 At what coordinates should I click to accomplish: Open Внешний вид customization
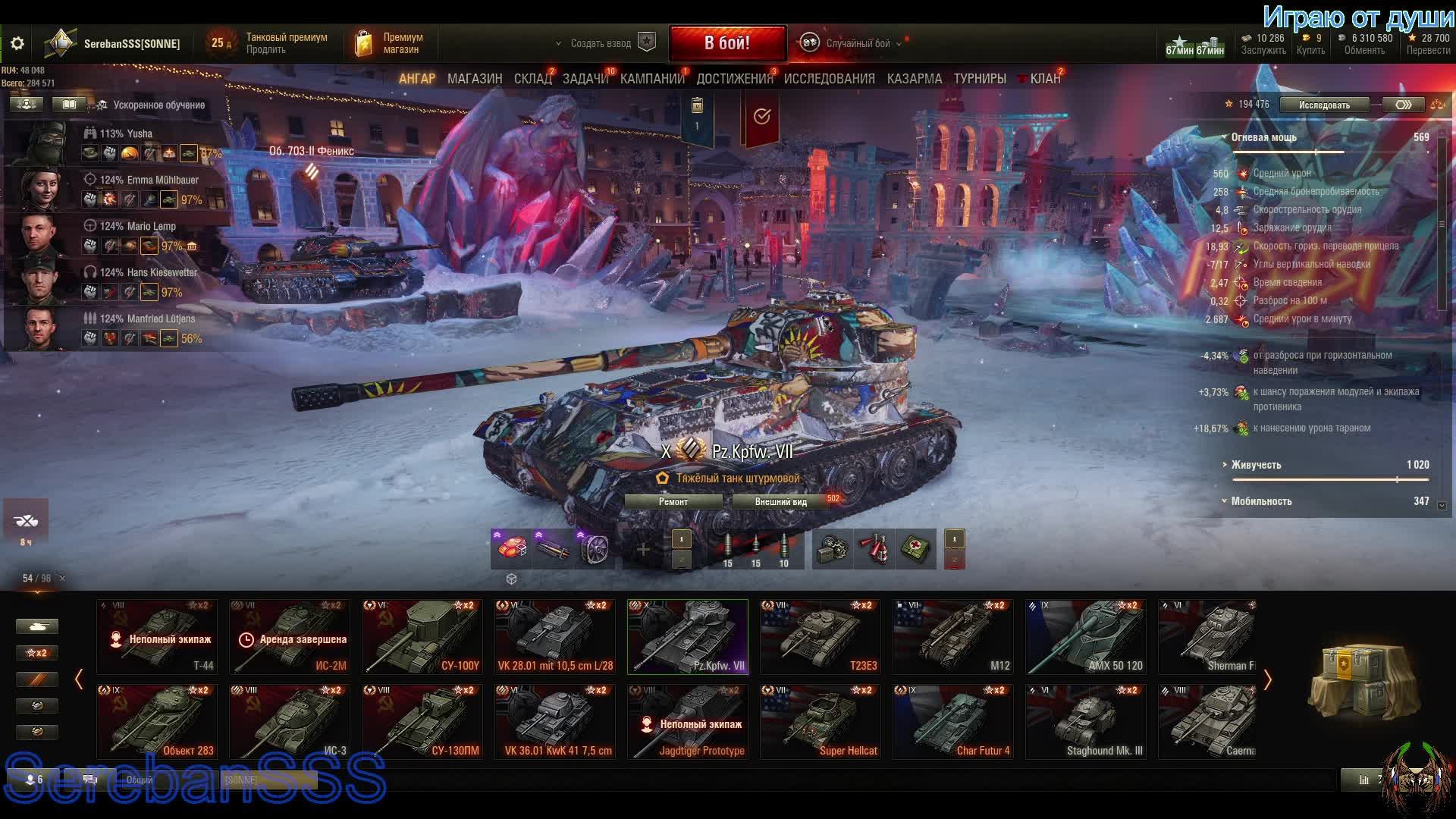(780, 502)
